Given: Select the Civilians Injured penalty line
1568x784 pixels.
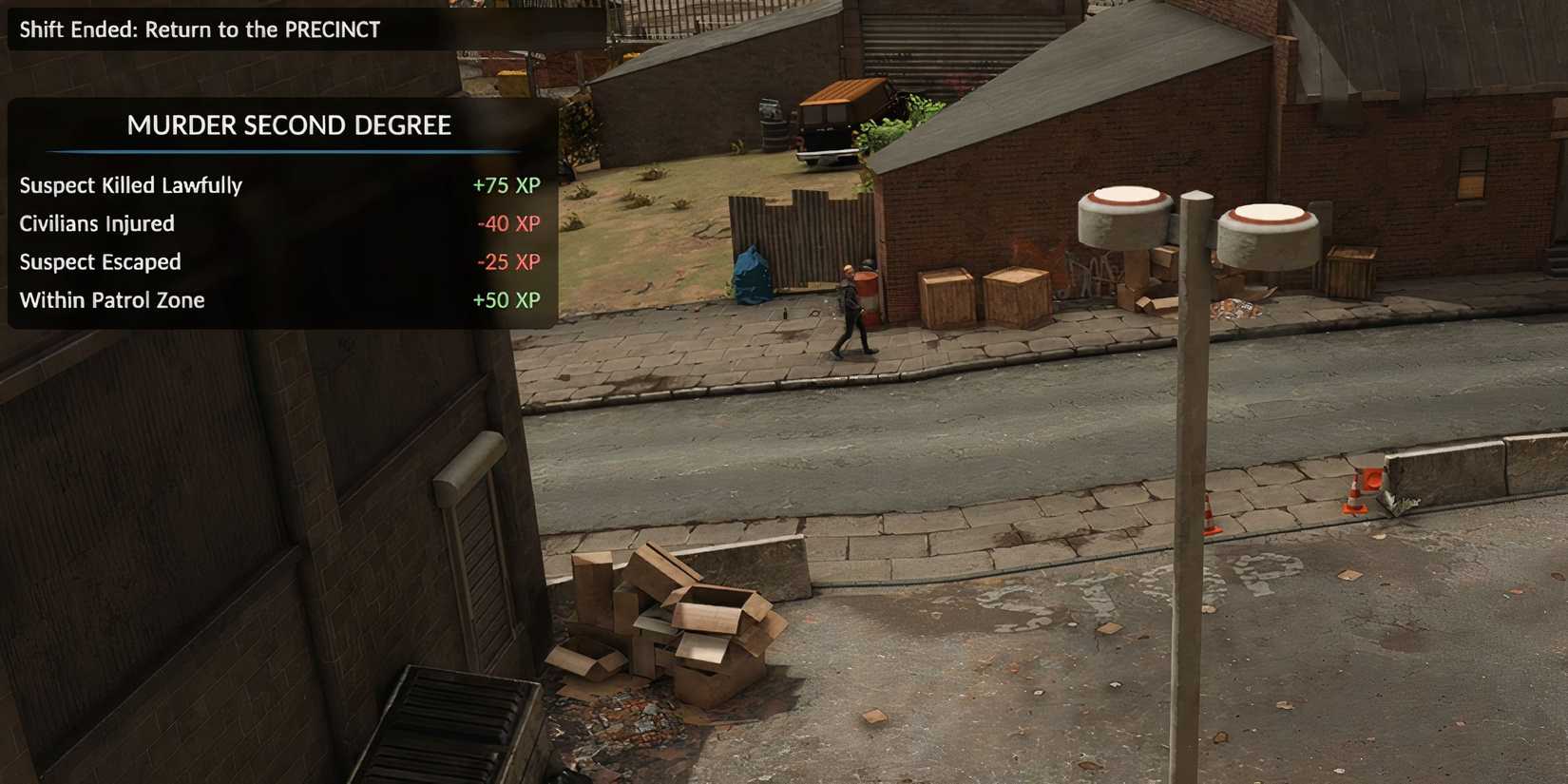Looking at the screenshot, I should click(97, 223).
